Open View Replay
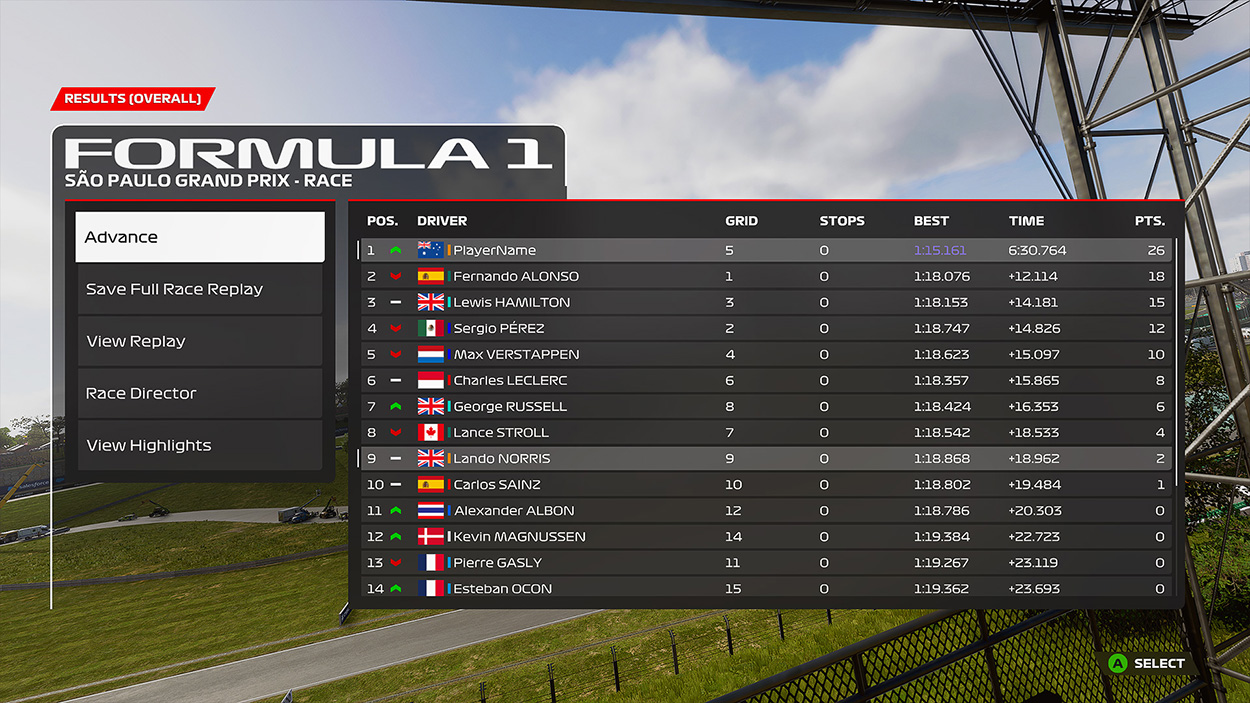 (x=200, y=341)
